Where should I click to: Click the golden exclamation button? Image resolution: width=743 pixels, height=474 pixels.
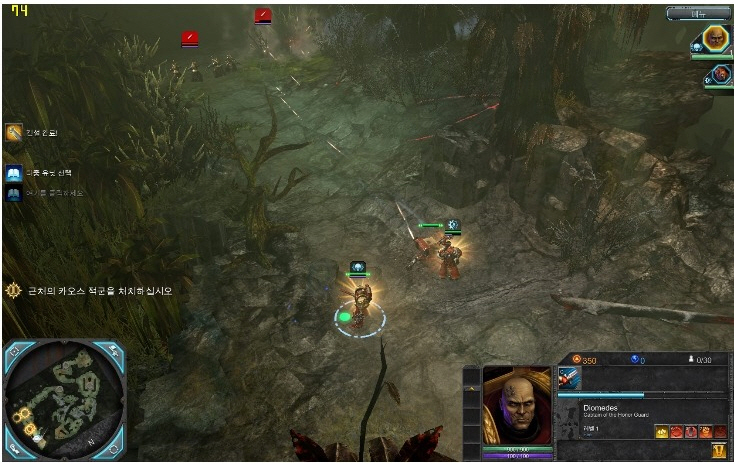(x=719, y=451)
